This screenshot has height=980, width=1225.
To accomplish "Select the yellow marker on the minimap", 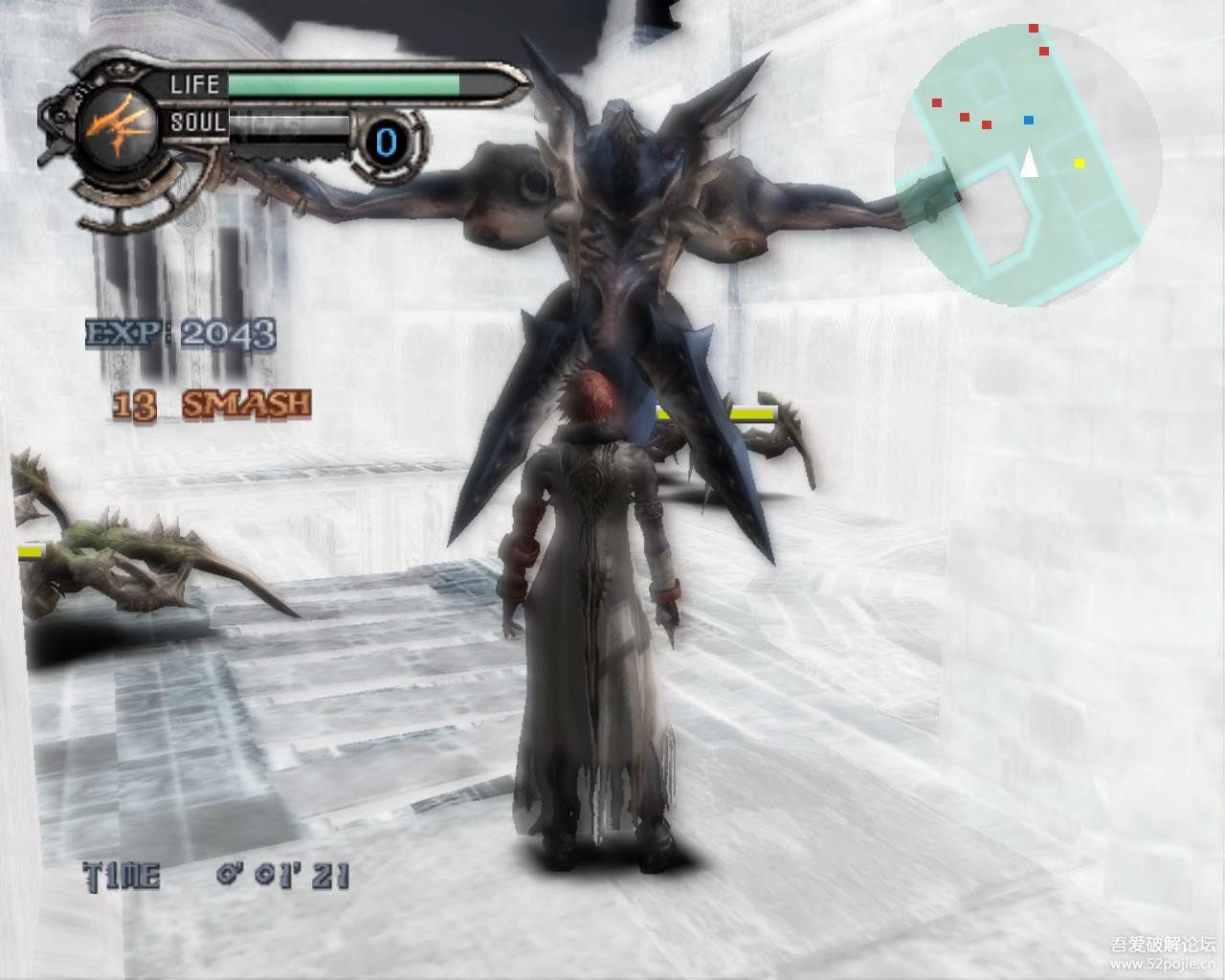I will coord(1080,164).
